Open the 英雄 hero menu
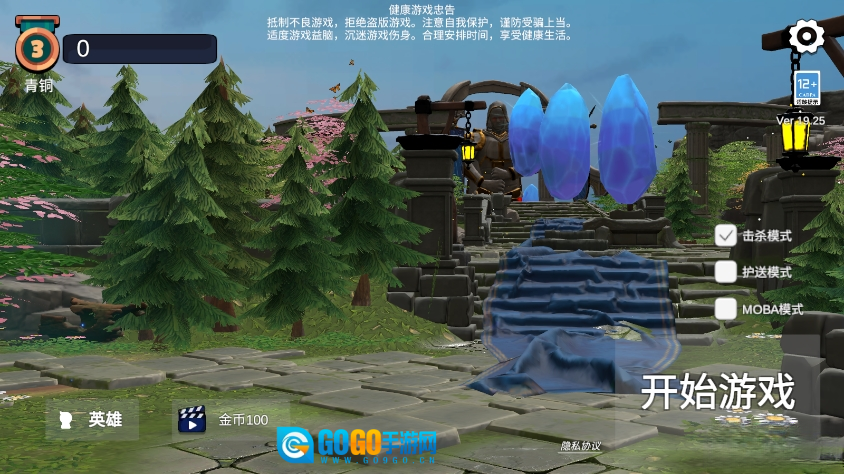 [x=92, y=420]
